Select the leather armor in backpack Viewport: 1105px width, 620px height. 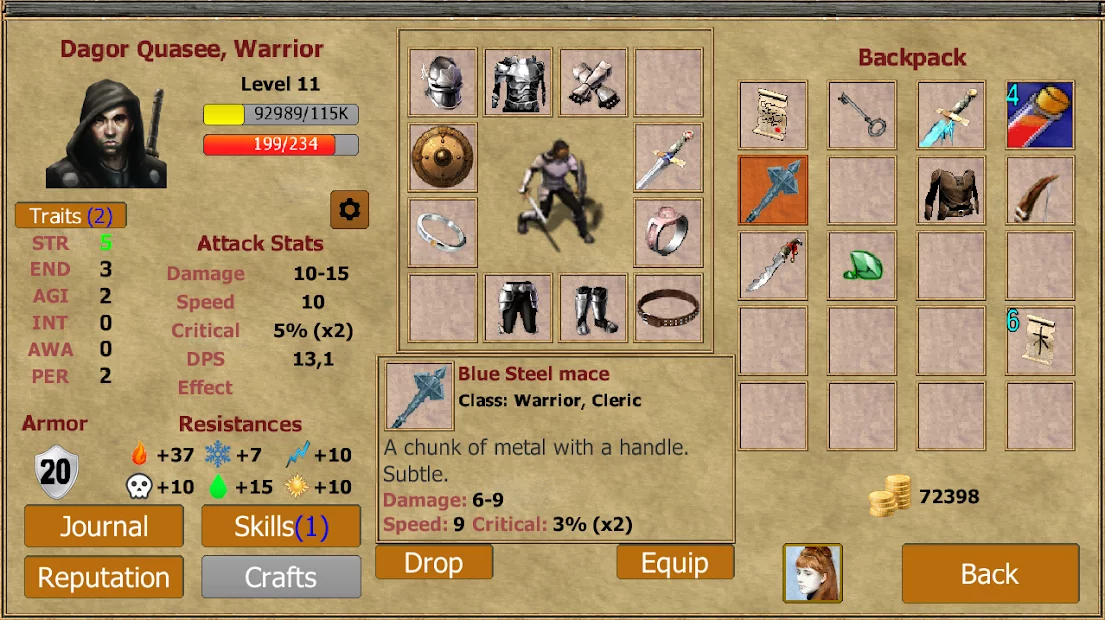pyautogui.click(x=951, y=190)
